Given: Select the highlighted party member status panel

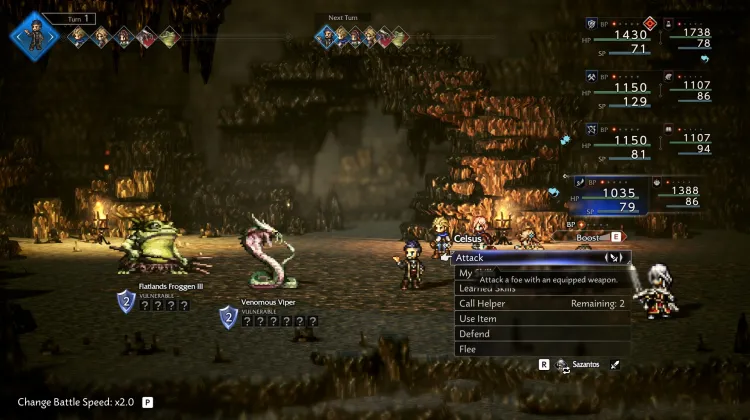Looking at the screenshot, I should click(x=609, y=195).
